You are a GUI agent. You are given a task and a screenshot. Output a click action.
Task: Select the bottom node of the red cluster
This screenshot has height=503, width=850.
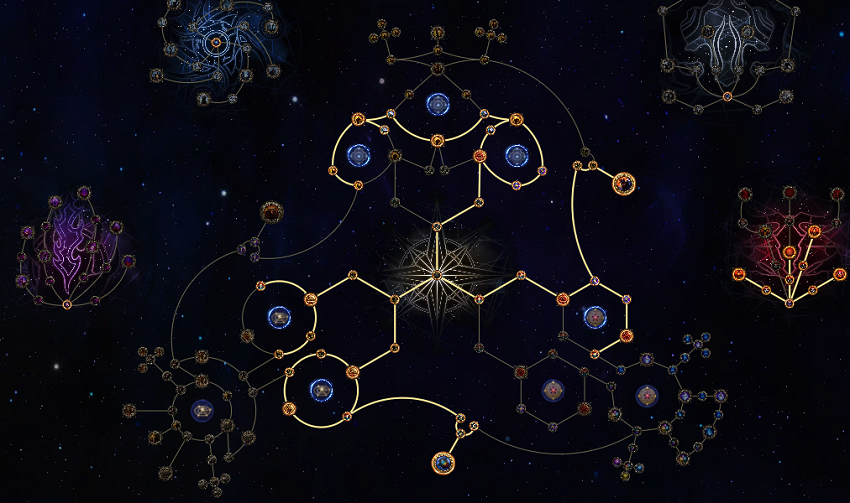pos(789,302)
